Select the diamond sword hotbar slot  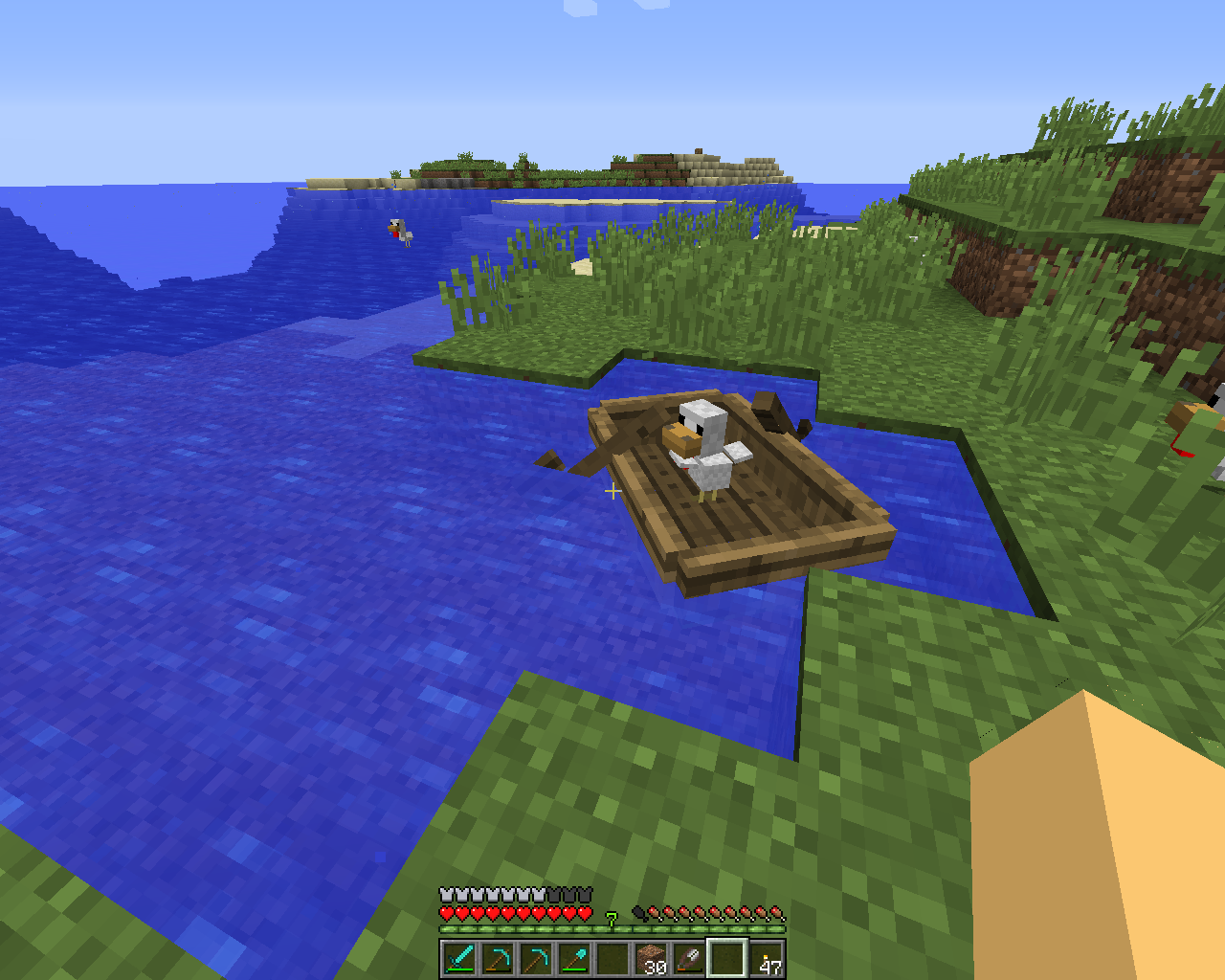pos(459,958)
